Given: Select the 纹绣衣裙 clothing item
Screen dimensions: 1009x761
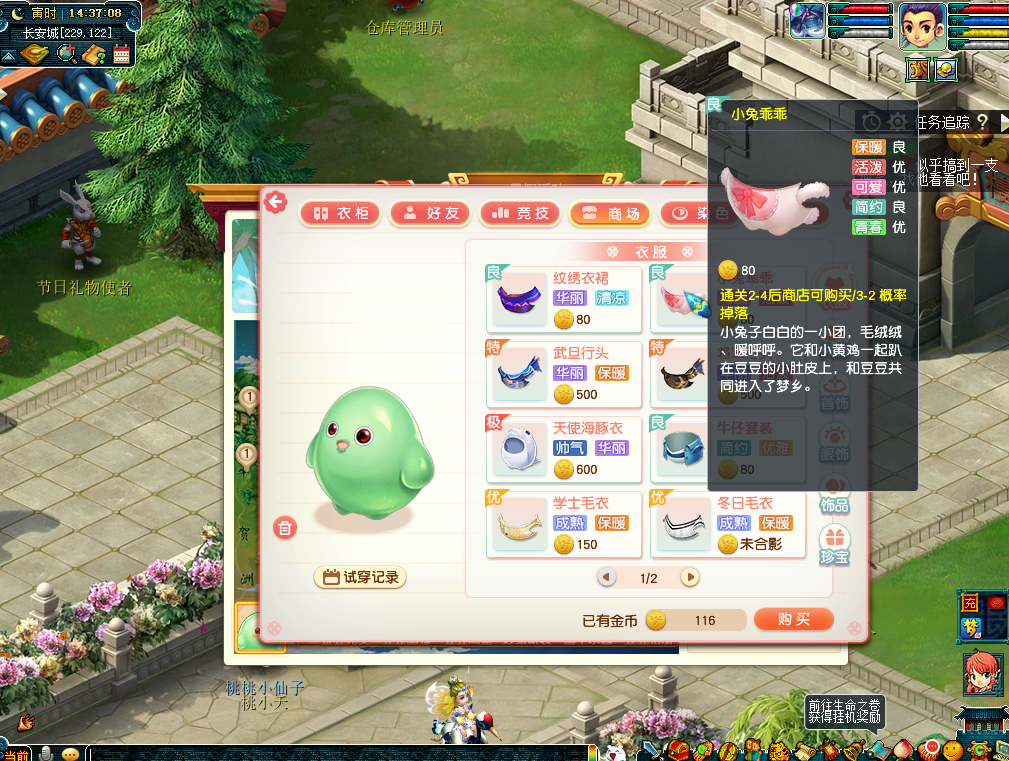Looking at the screenshot, I should (564, 298).
